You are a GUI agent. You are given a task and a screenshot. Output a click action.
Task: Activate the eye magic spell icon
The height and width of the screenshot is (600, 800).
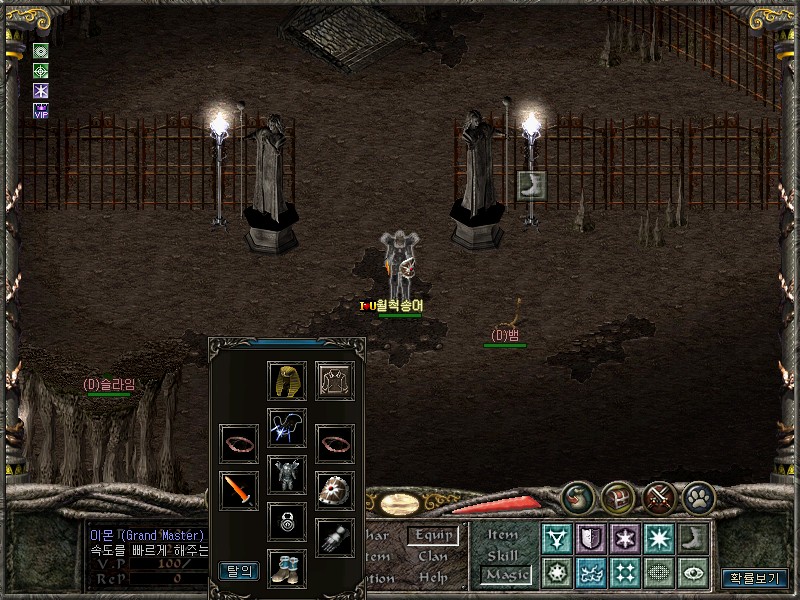[692, 573]
